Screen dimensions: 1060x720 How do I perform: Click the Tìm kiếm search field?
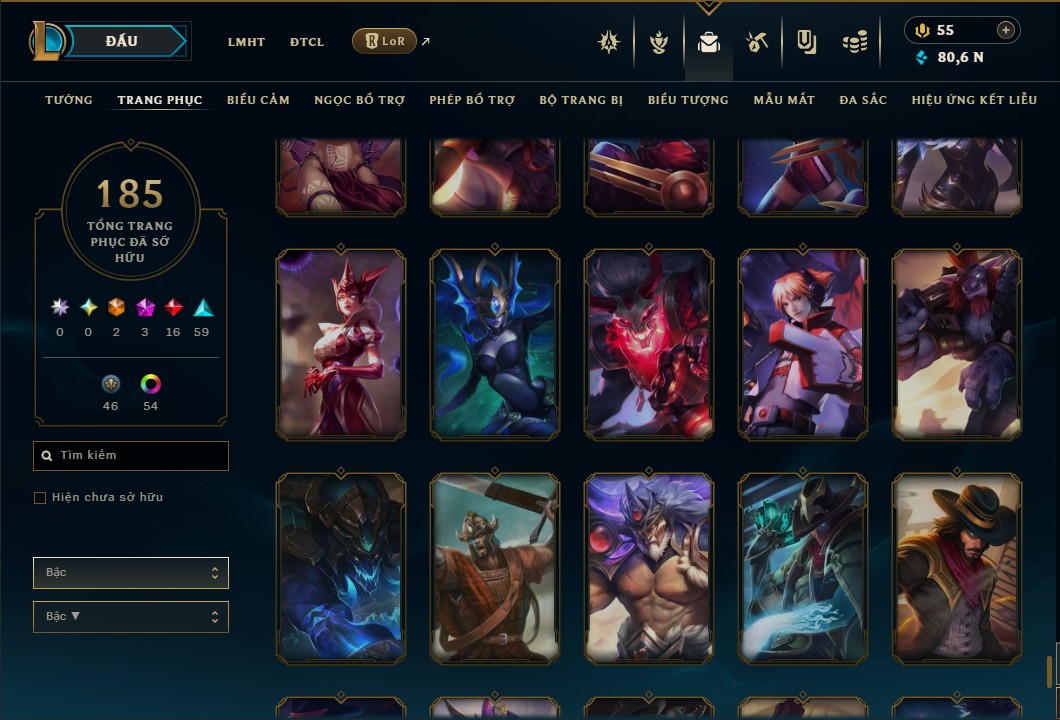point(131,456)
